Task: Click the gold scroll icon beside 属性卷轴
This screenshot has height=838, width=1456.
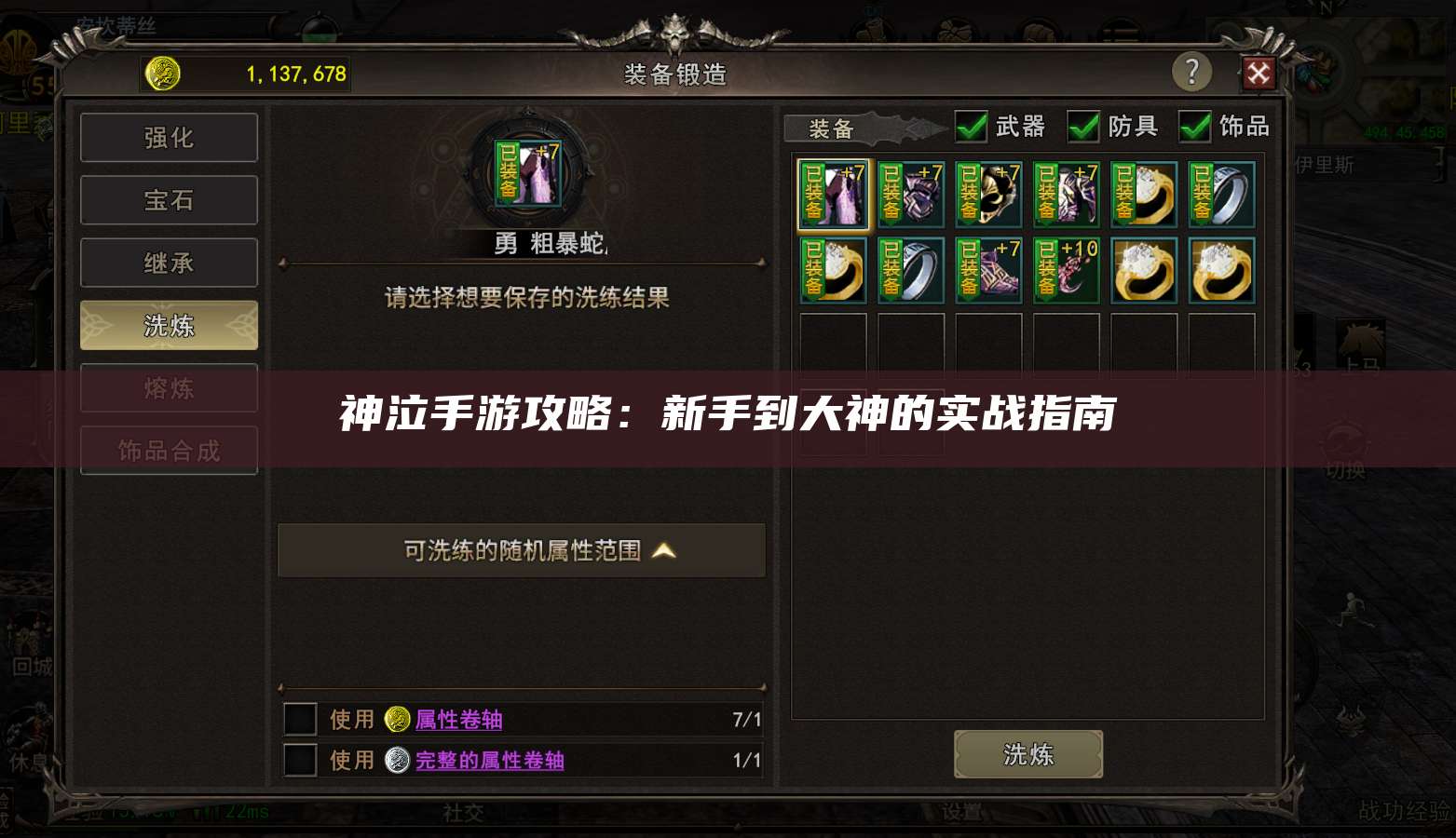Action: [397, 719]
